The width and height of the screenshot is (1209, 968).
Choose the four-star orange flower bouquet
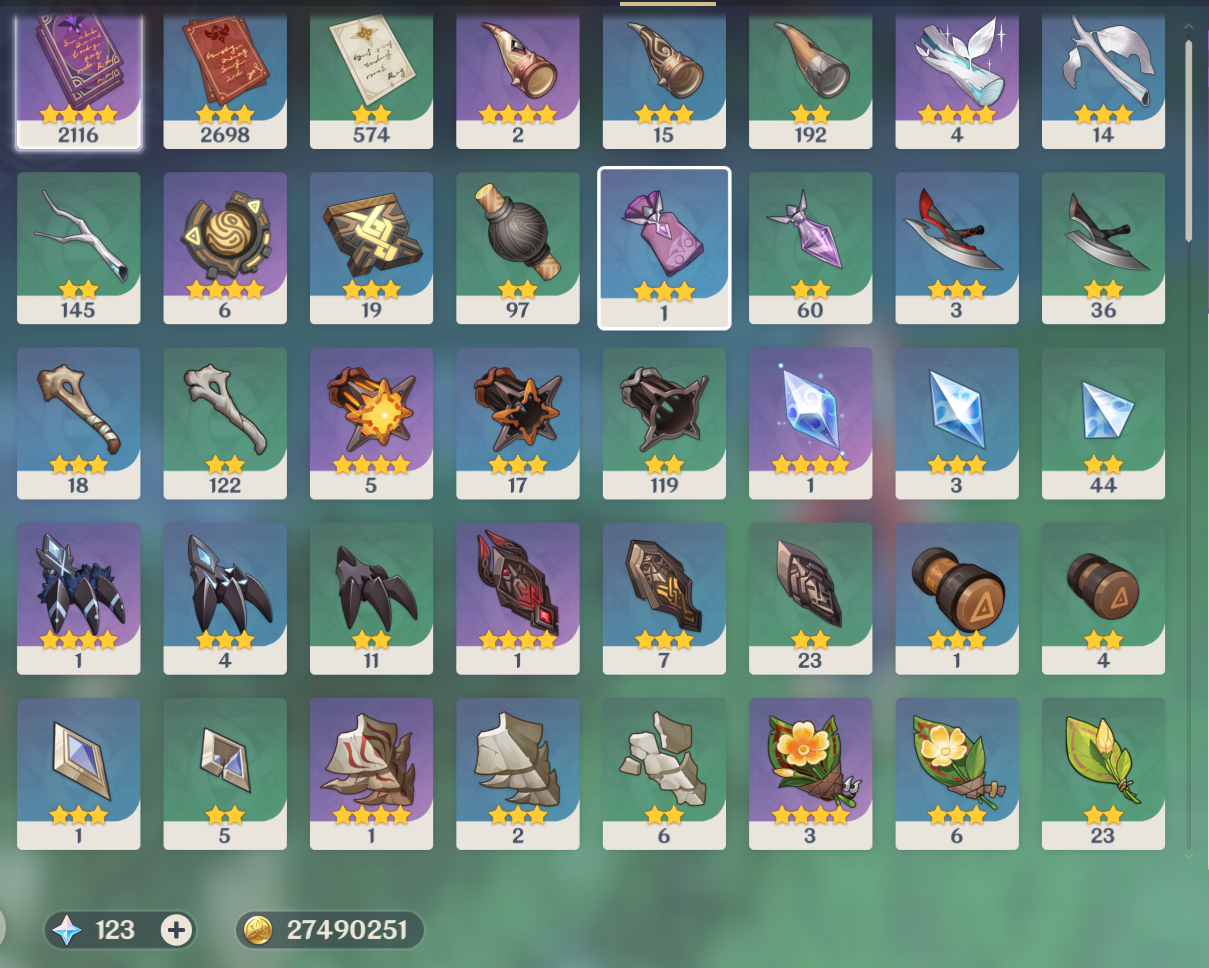(810, 770)
